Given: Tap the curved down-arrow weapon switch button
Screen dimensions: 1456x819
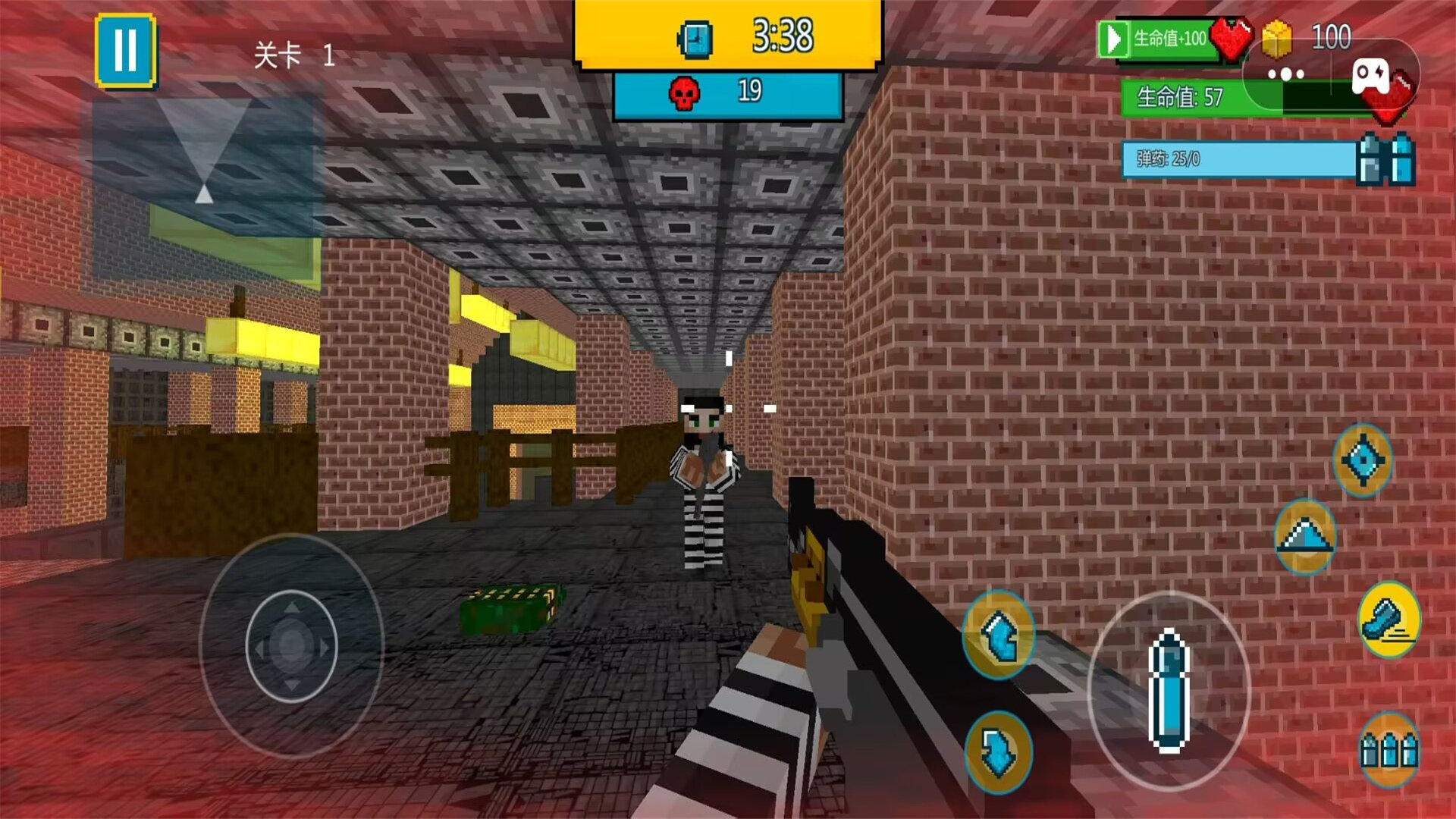Looking at the screenshot, I should [999, 751].
